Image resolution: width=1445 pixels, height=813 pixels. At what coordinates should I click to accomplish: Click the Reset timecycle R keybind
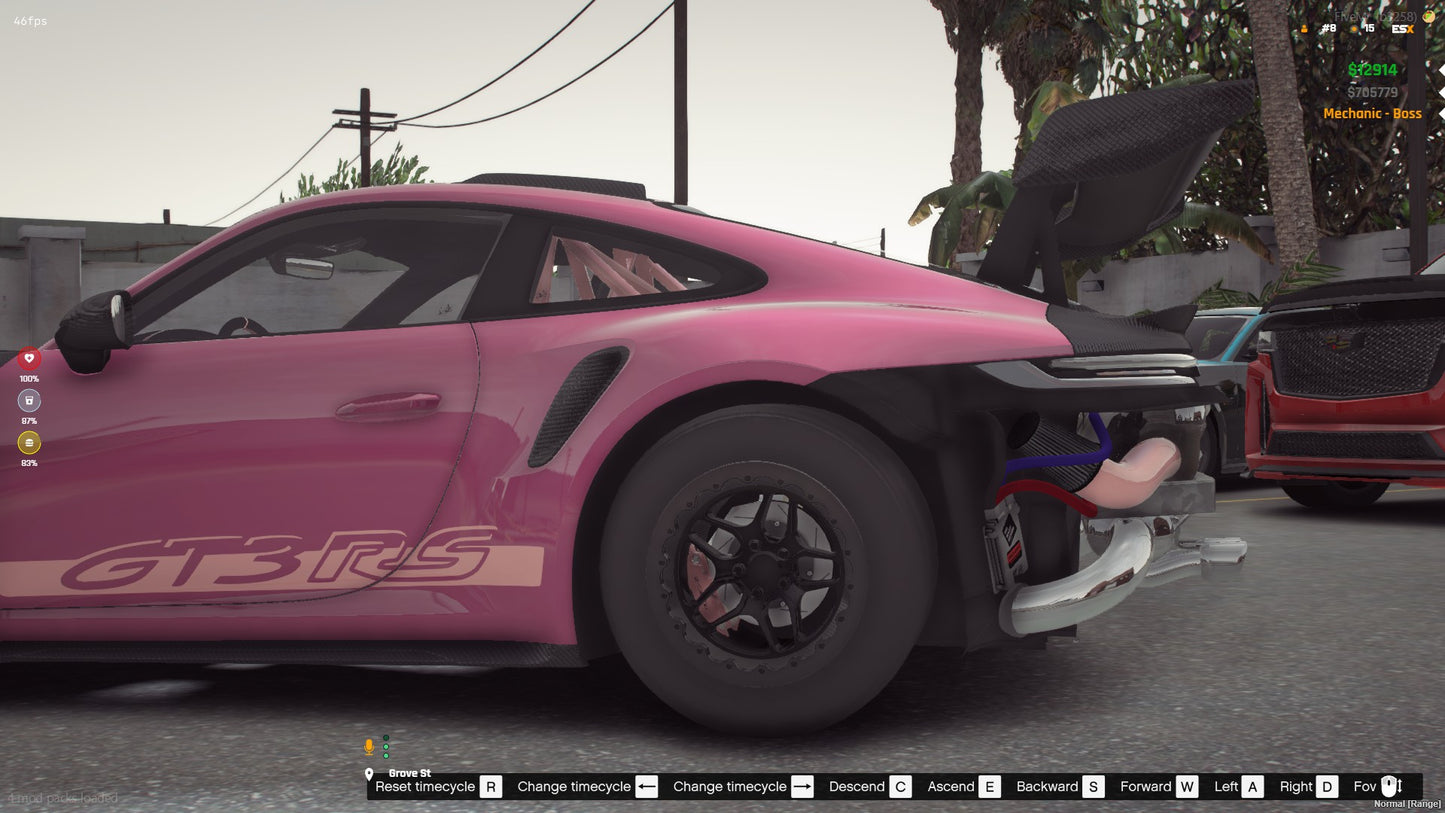tap(490, 787)
